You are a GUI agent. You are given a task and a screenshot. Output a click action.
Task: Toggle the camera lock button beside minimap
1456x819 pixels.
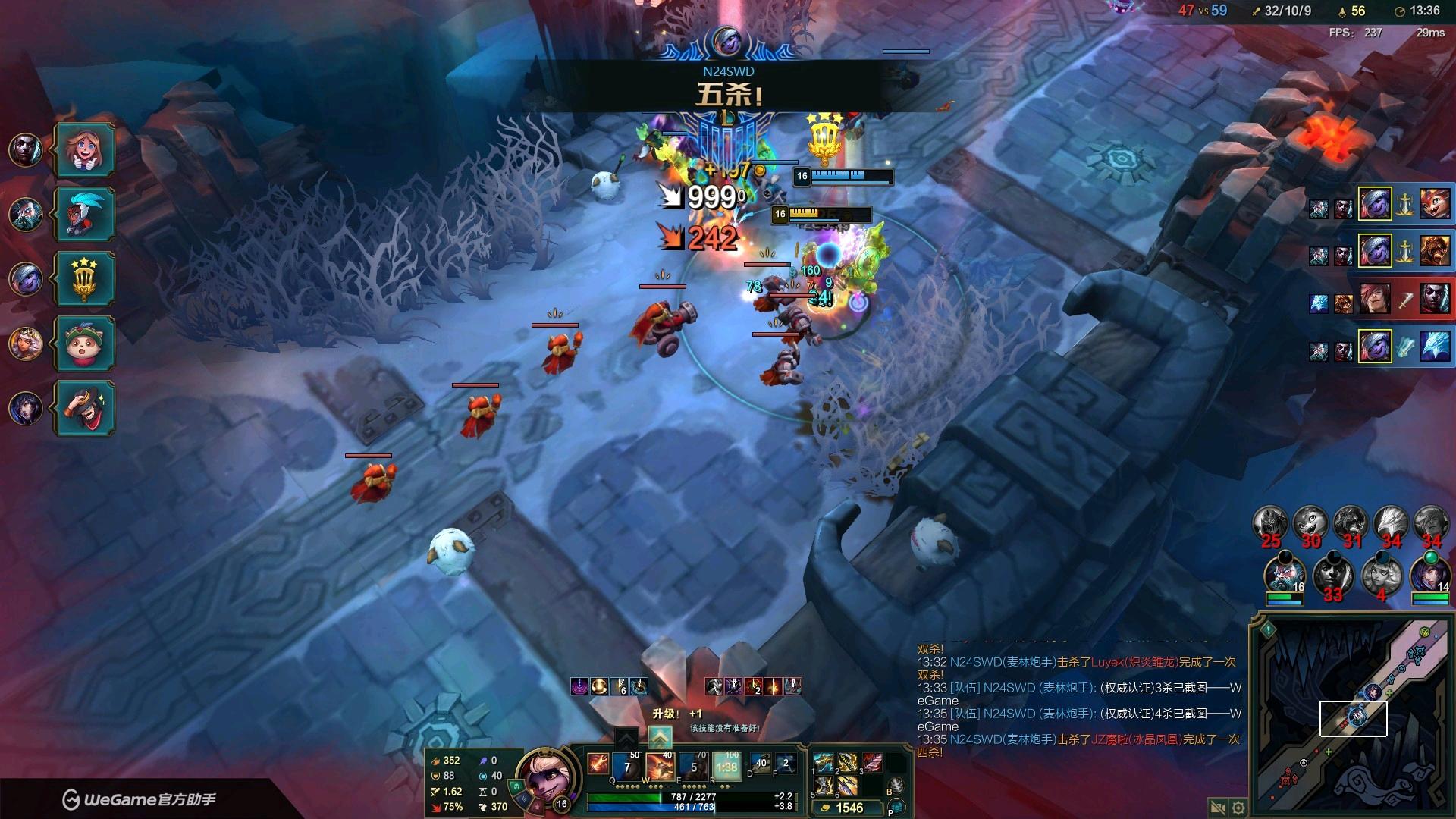click(x=1217, y=808)
